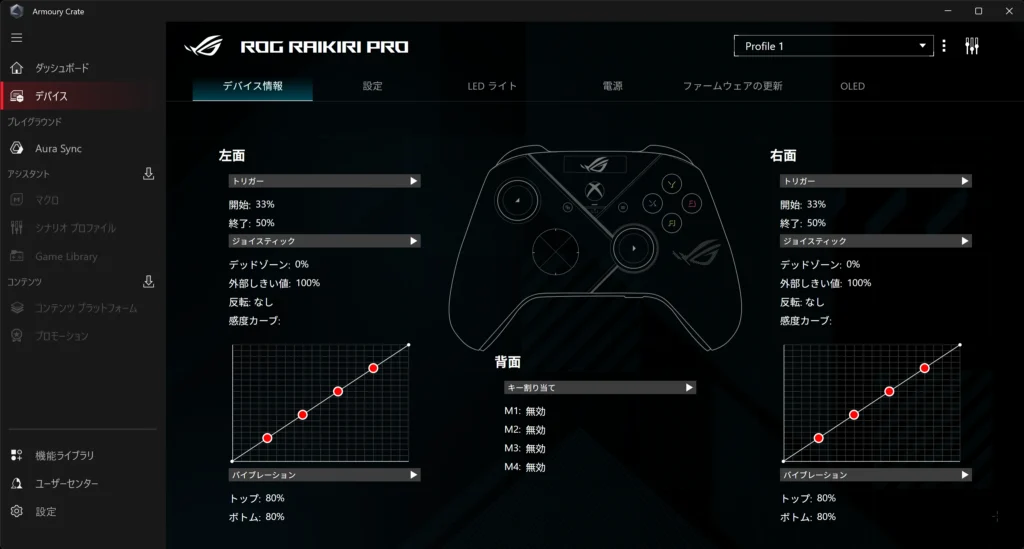Switch to the 電源 tab
This screenshot has height=549, width=1024.
coord(612,86)
